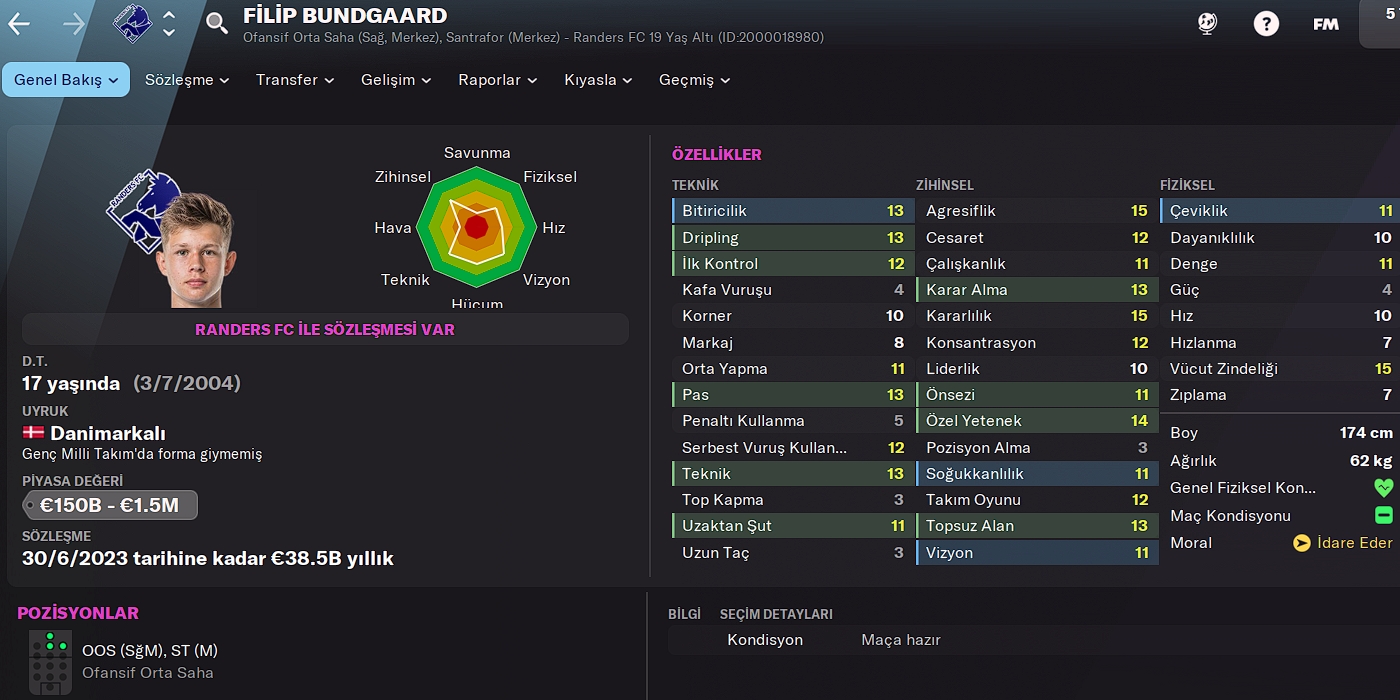
Task: Go back using the left arrow
Action: click(19, 24)
